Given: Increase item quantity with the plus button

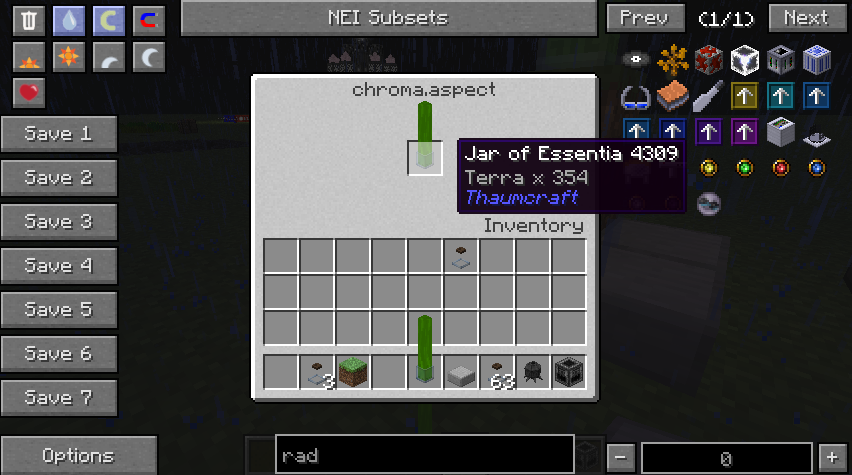Looking at the screenshot, I should point(831,457).
